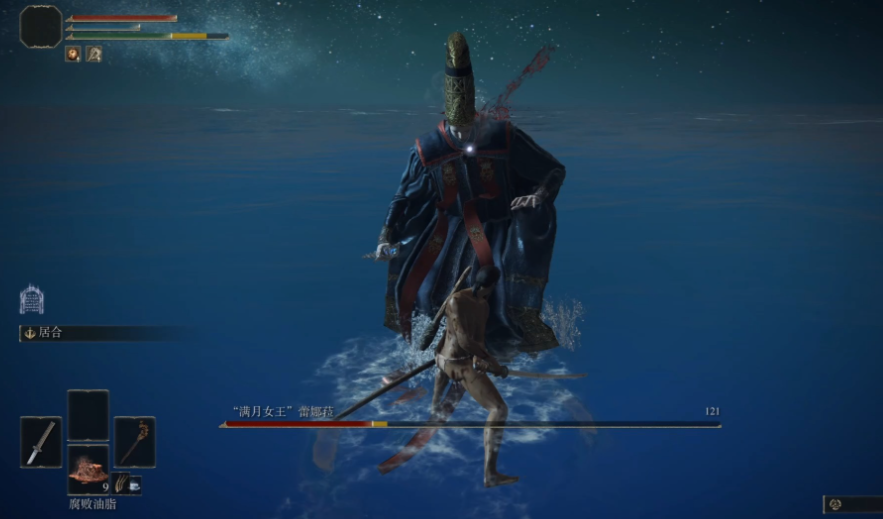Select the staff weapon slot
883x519 pixels.
tap(134, 442)
